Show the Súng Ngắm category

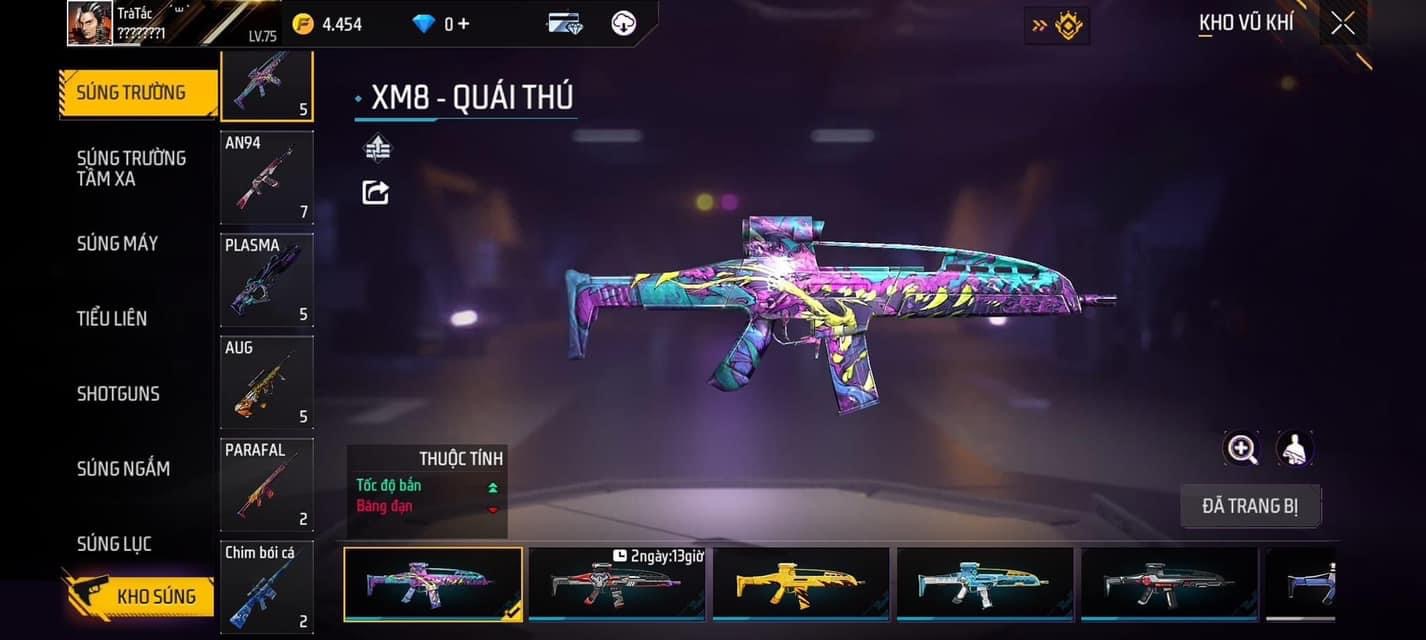point(123,468)
